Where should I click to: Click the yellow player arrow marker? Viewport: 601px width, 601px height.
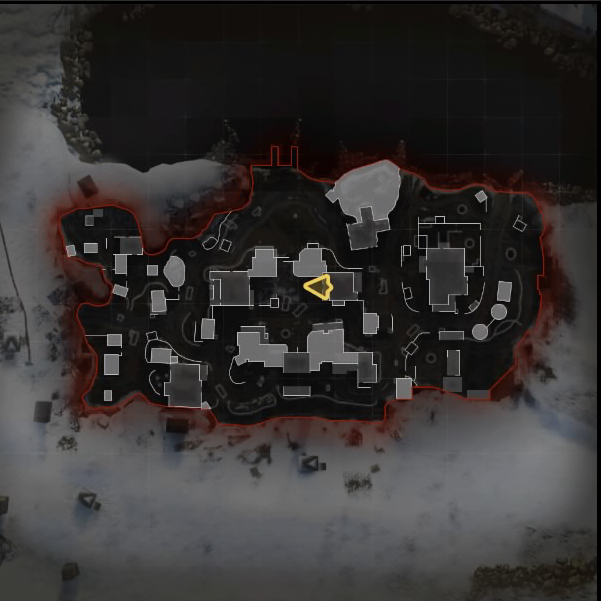319,288
